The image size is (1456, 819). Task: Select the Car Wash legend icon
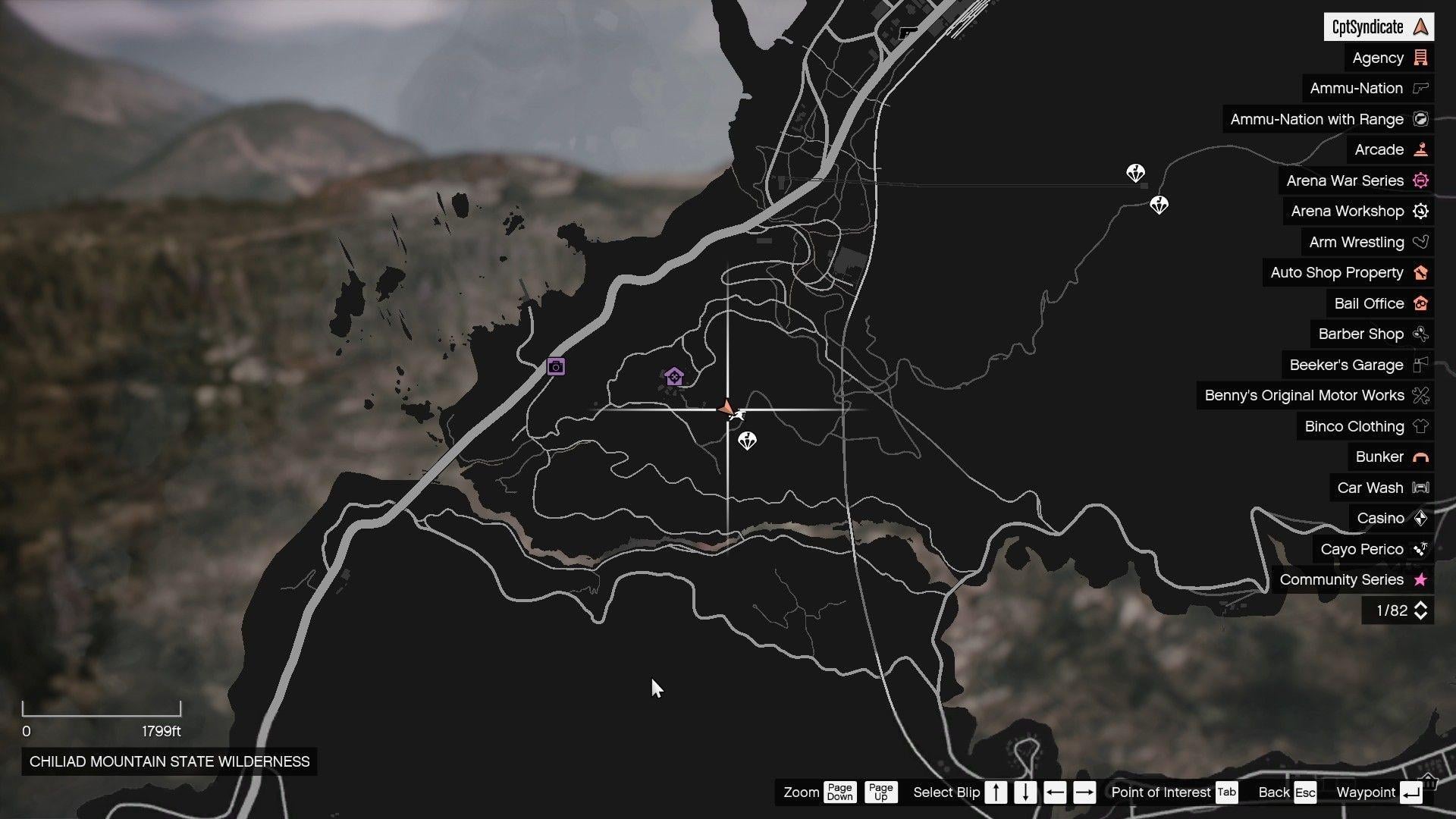point(1421,488)
